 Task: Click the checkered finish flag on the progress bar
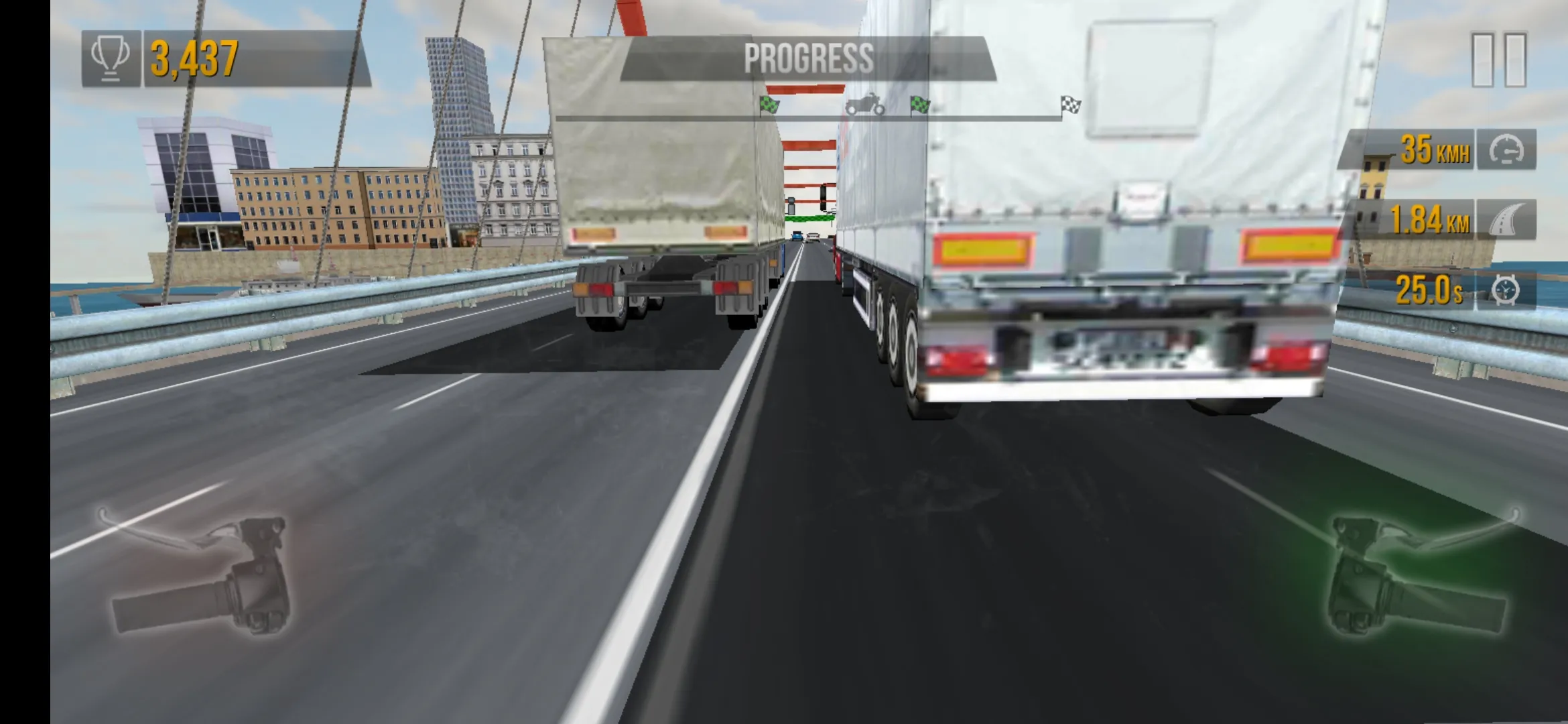pos(1071,104)
